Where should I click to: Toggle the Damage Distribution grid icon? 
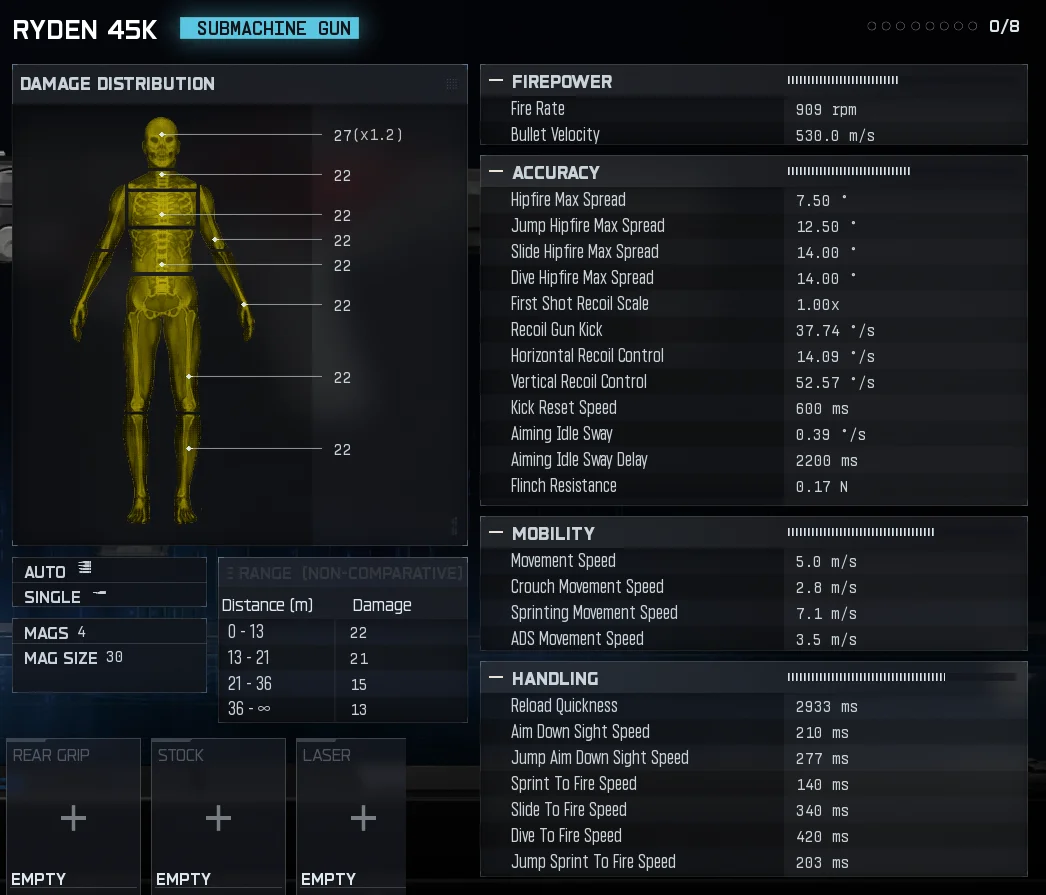pos(451,84)
